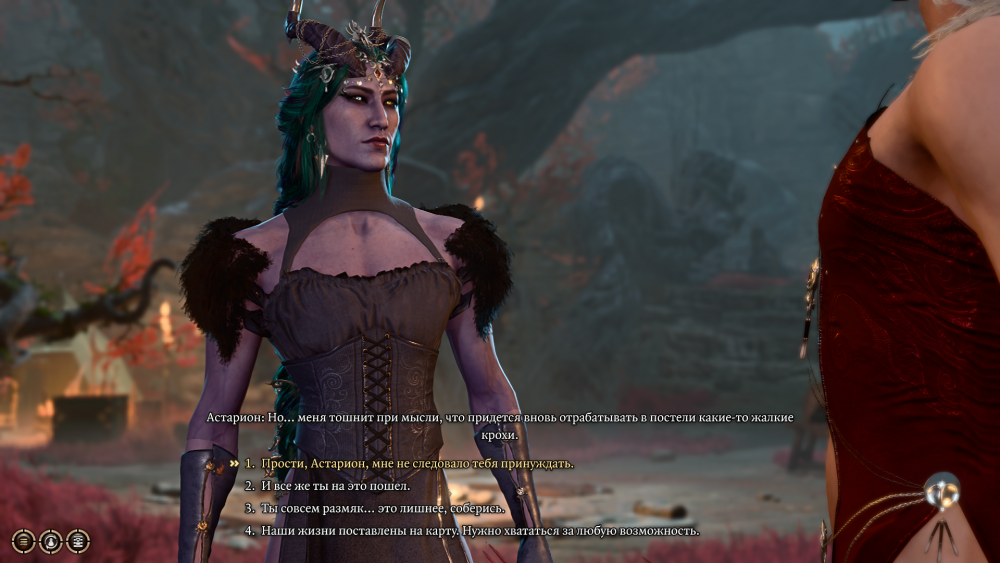
Task: Click the switch character icon with circling arrows
Action: 51,541
